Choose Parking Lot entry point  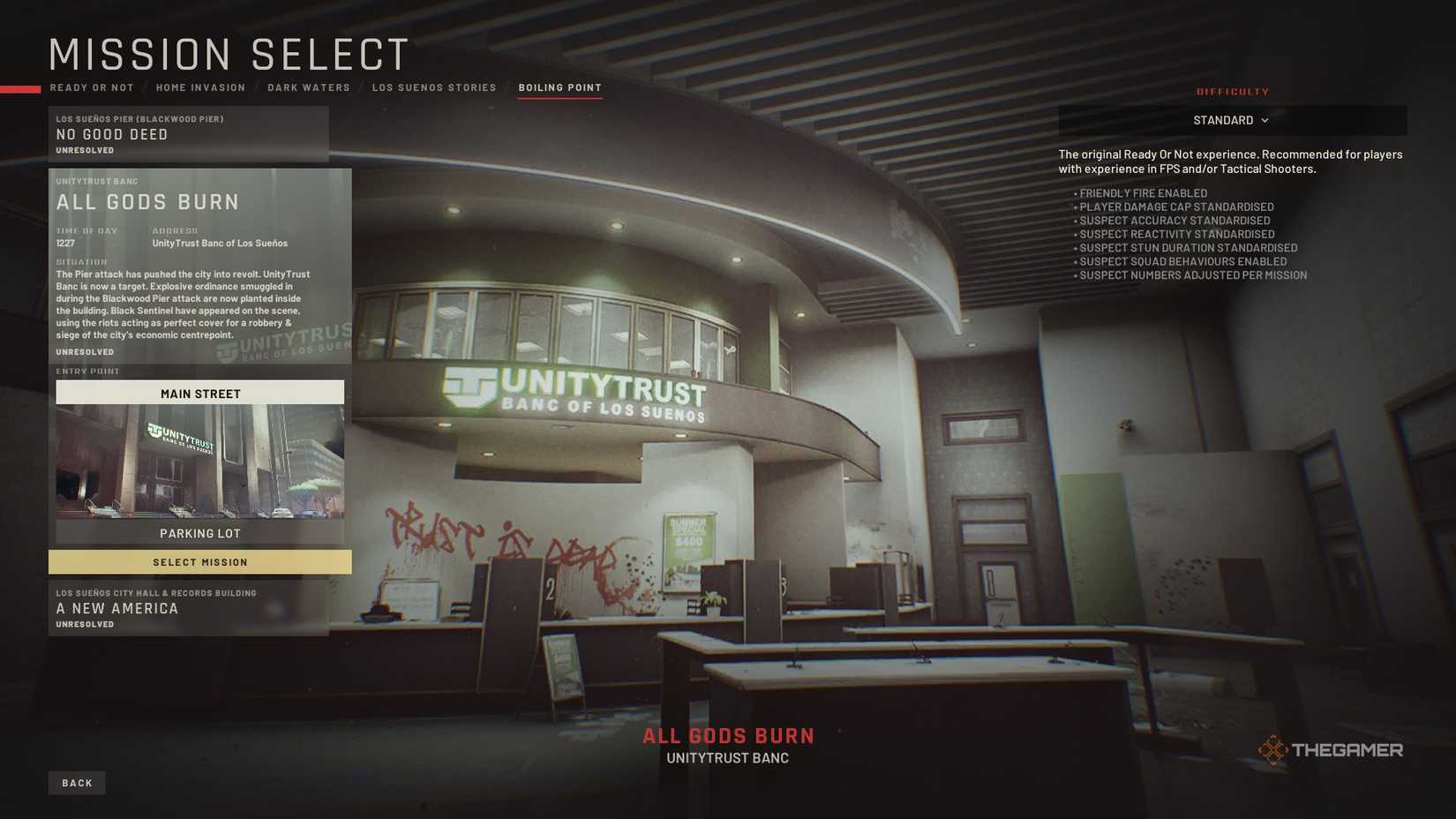tap(200, 533)
